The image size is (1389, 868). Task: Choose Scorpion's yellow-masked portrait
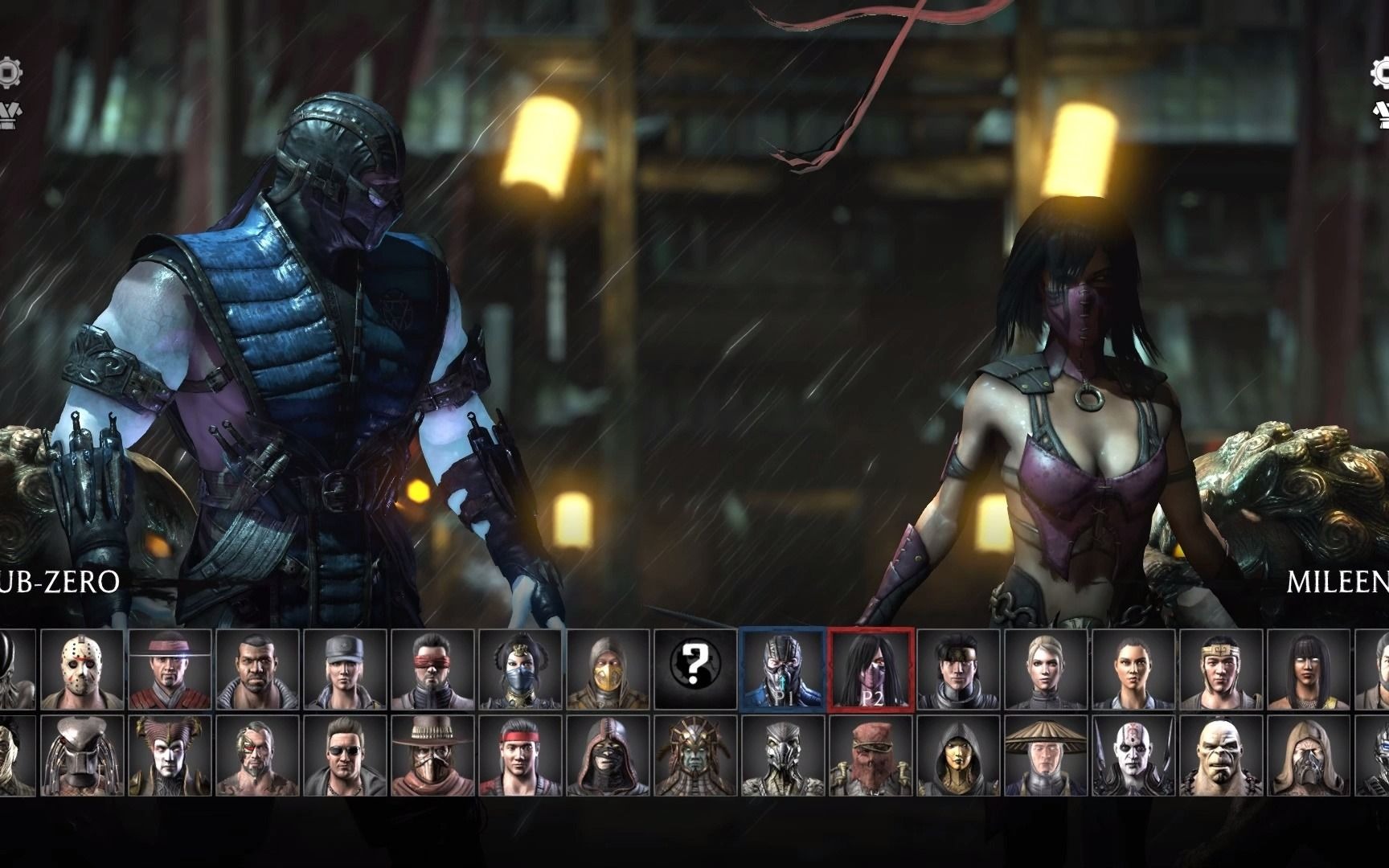coord(608,669)
